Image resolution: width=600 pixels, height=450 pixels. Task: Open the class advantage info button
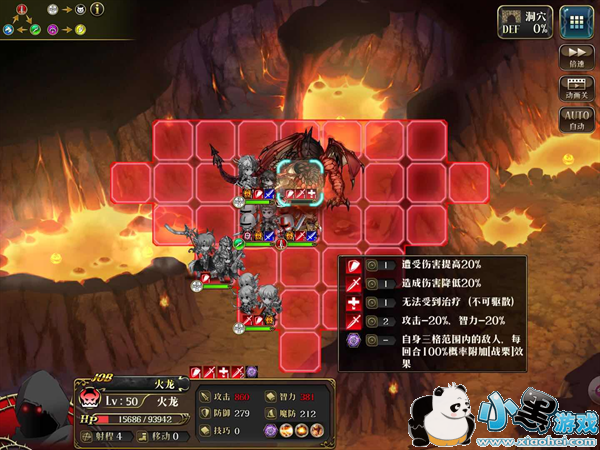point(98,10)
